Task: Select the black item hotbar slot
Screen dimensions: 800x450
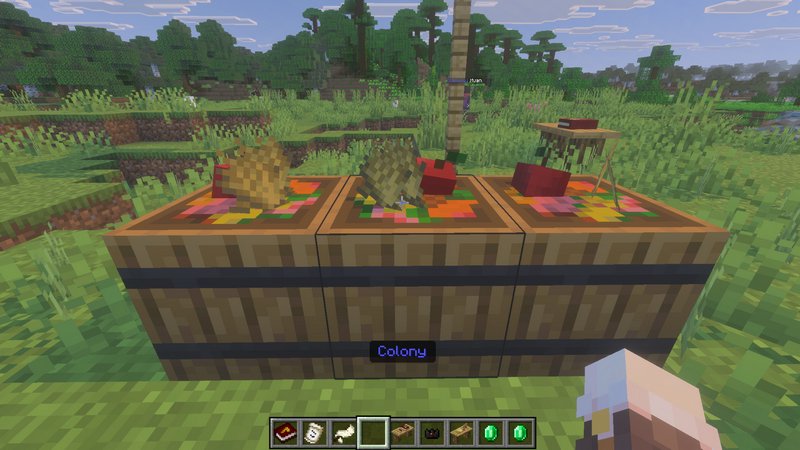Action: (432, 432)
